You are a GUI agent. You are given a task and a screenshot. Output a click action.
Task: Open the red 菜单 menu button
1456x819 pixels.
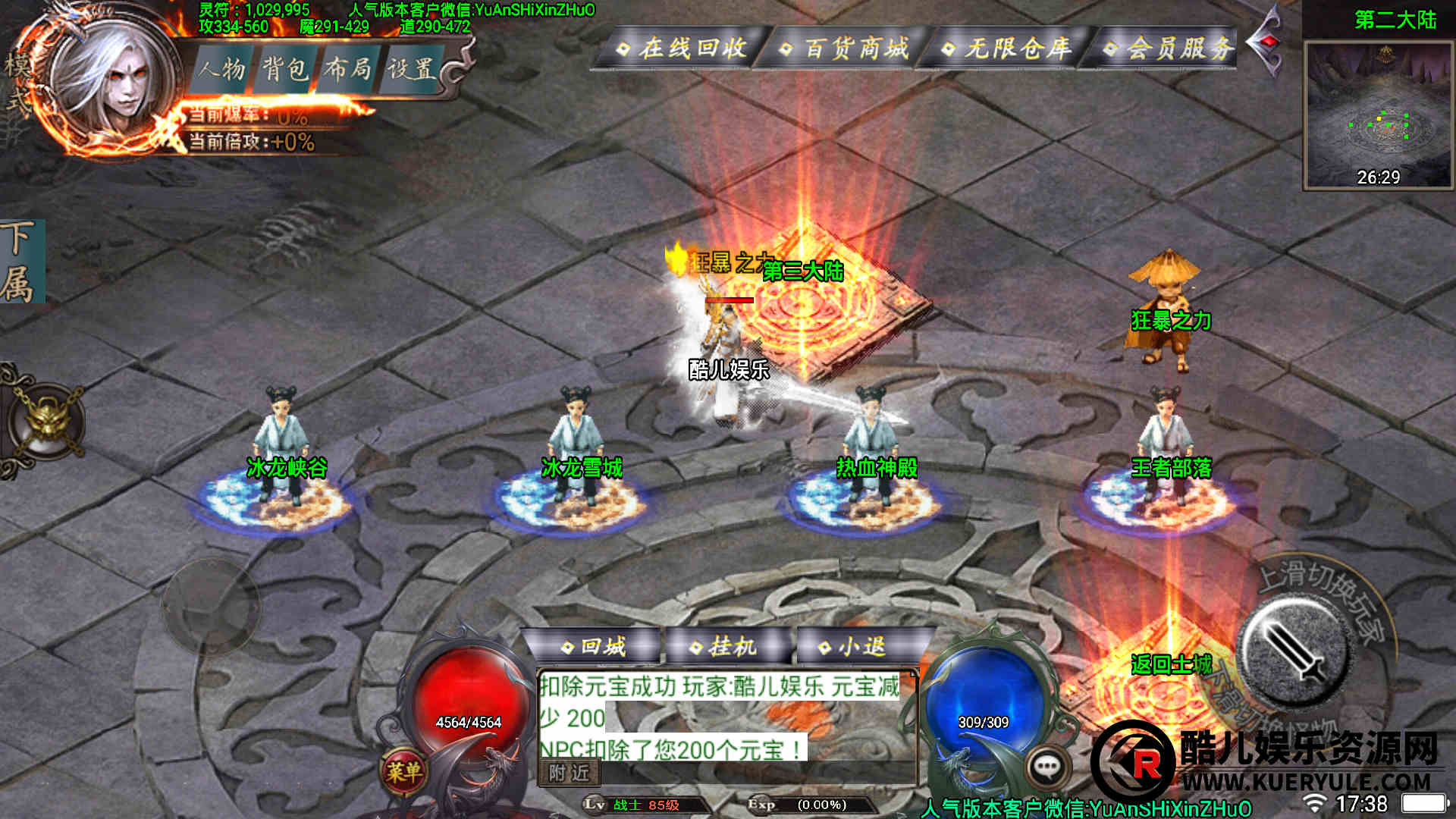pos(403,772)
